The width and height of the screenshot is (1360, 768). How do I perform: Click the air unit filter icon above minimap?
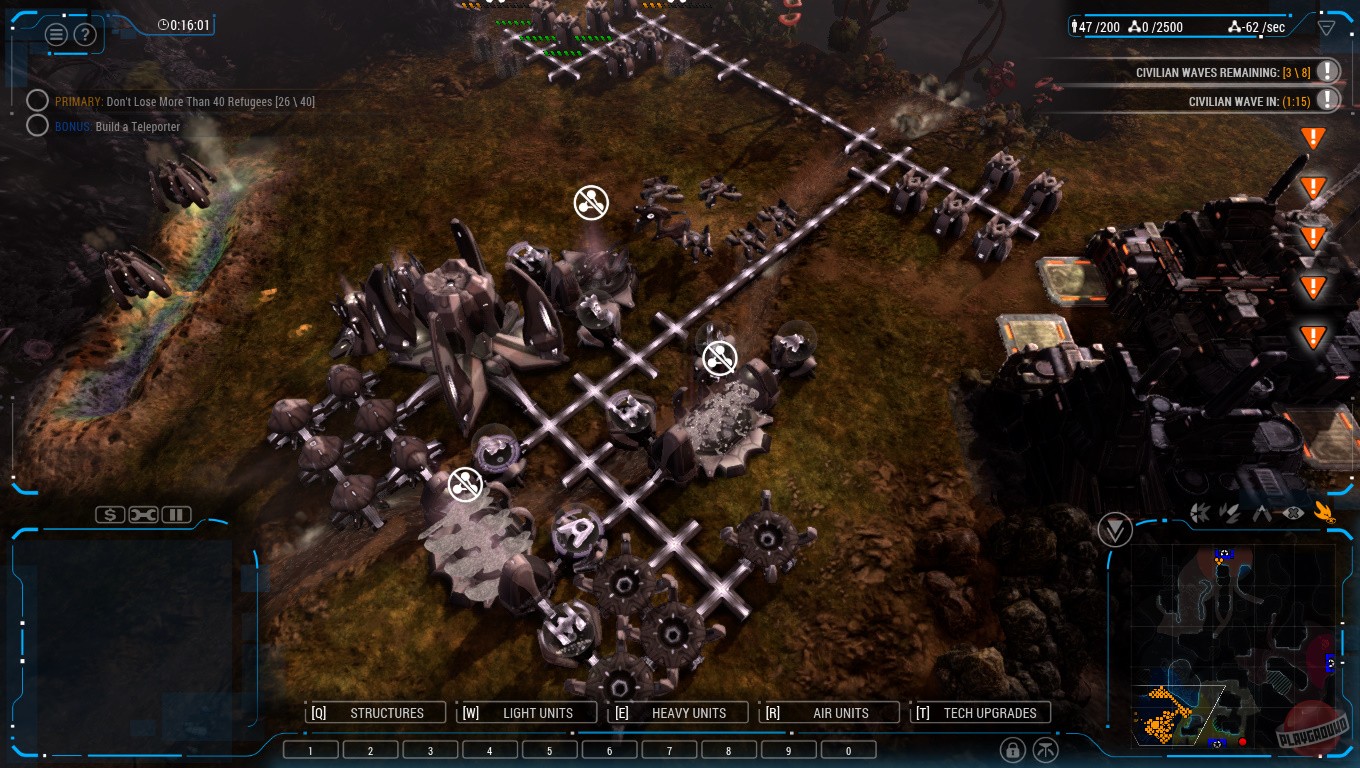pos(1262,512)
